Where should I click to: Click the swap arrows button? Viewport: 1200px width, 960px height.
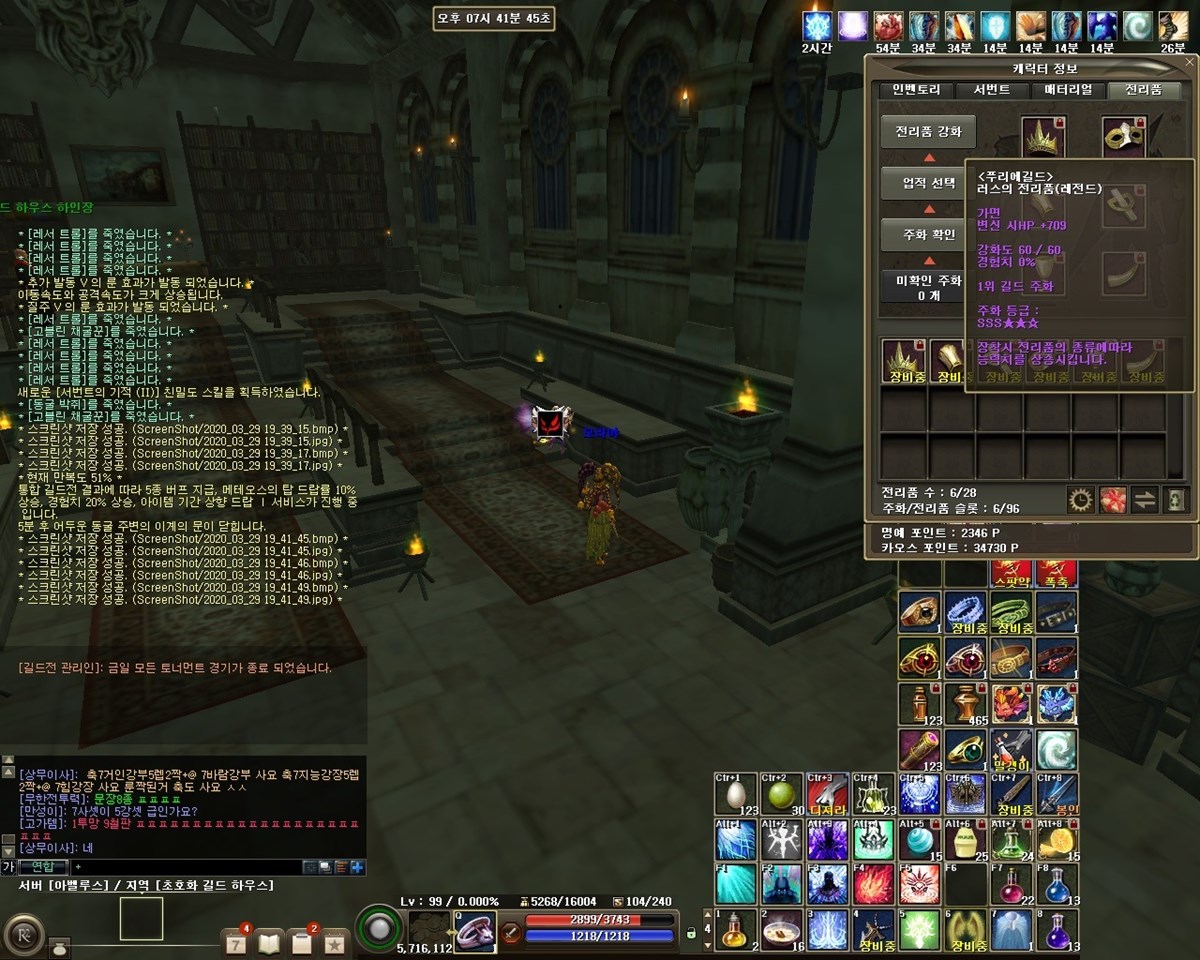point(1145,500)
